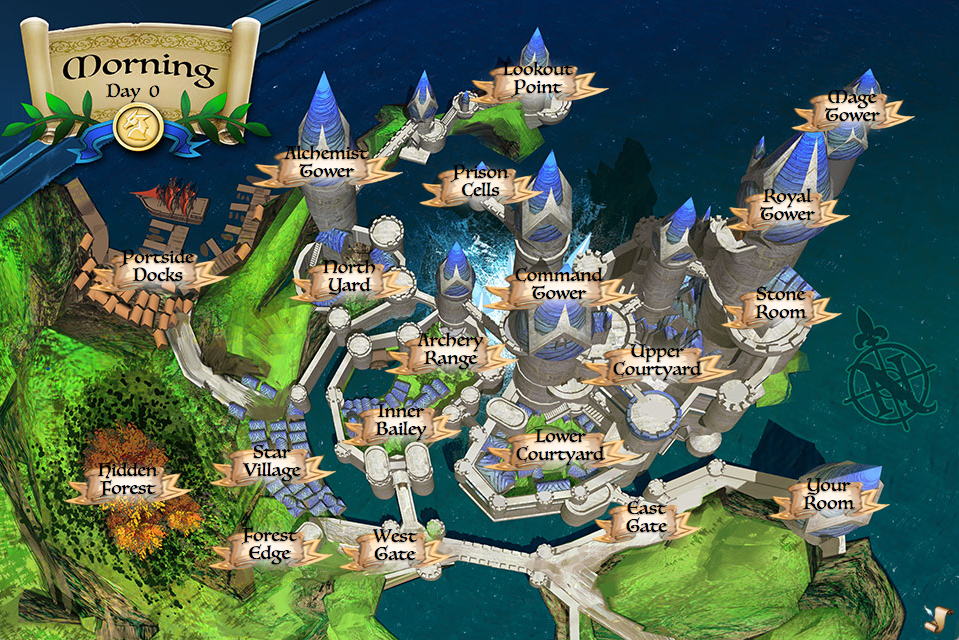Select the East Gate banner

646,520
